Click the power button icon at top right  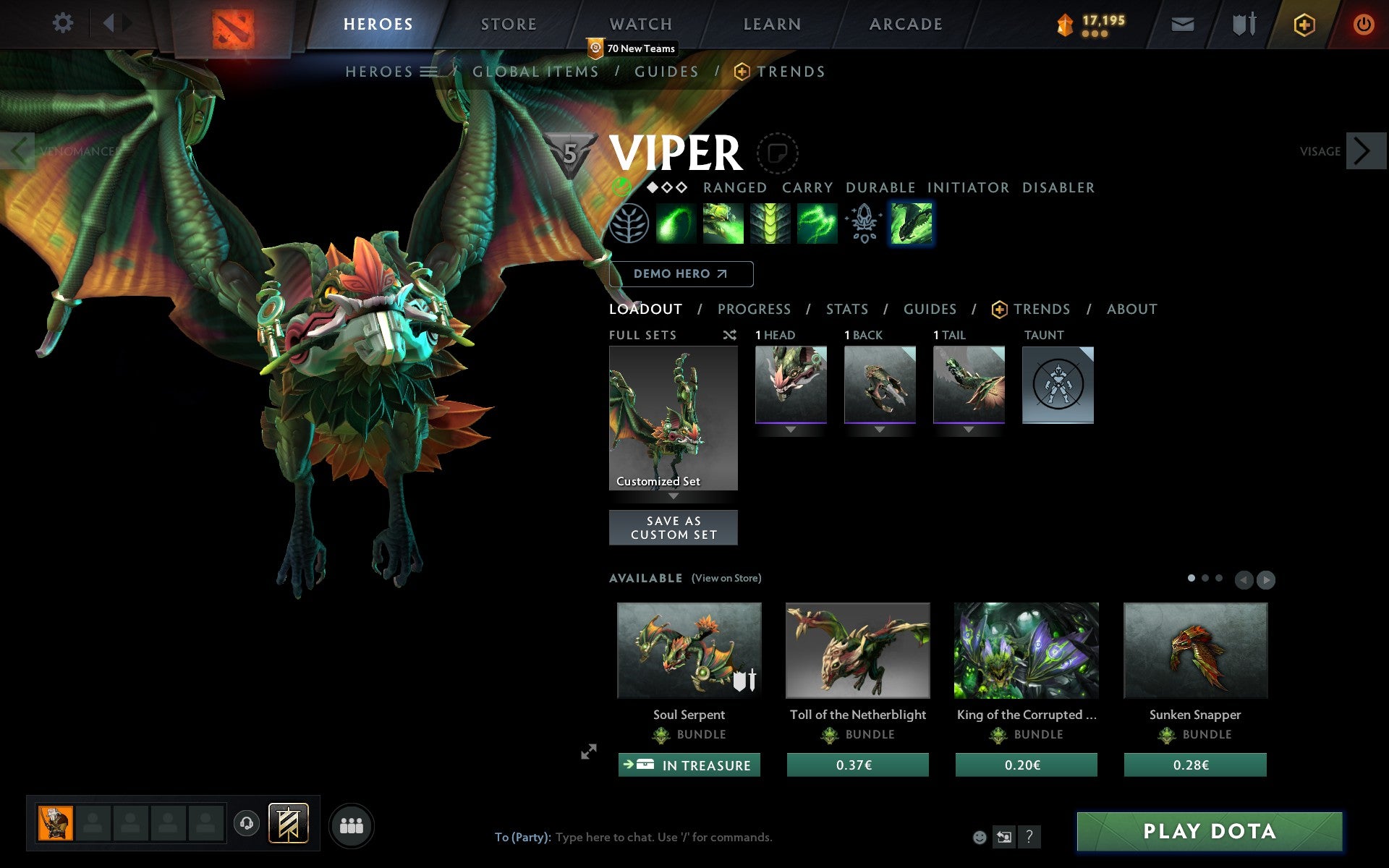click(1366, 23)
